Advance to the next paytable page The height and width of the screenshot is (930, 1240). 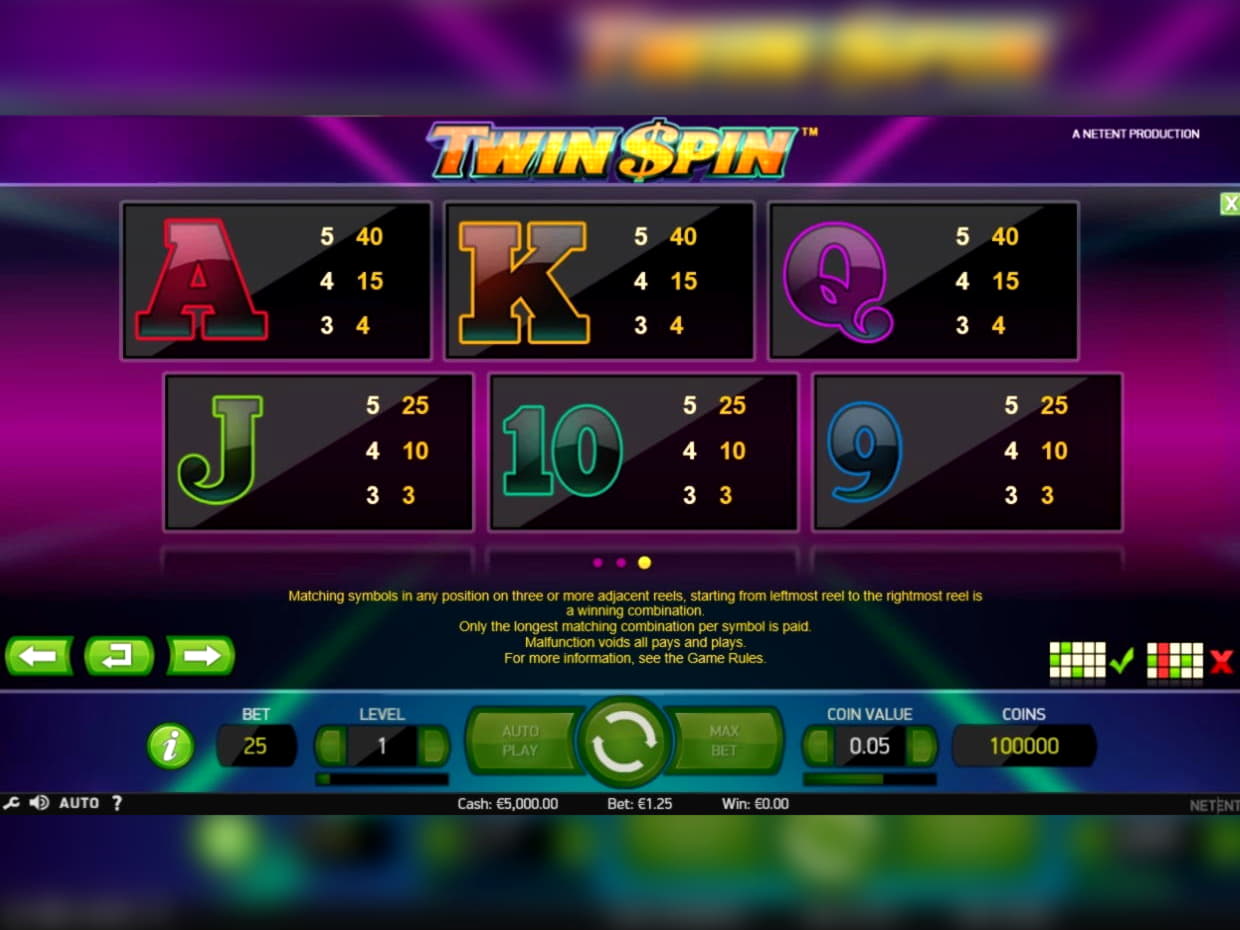coord(200,656)
